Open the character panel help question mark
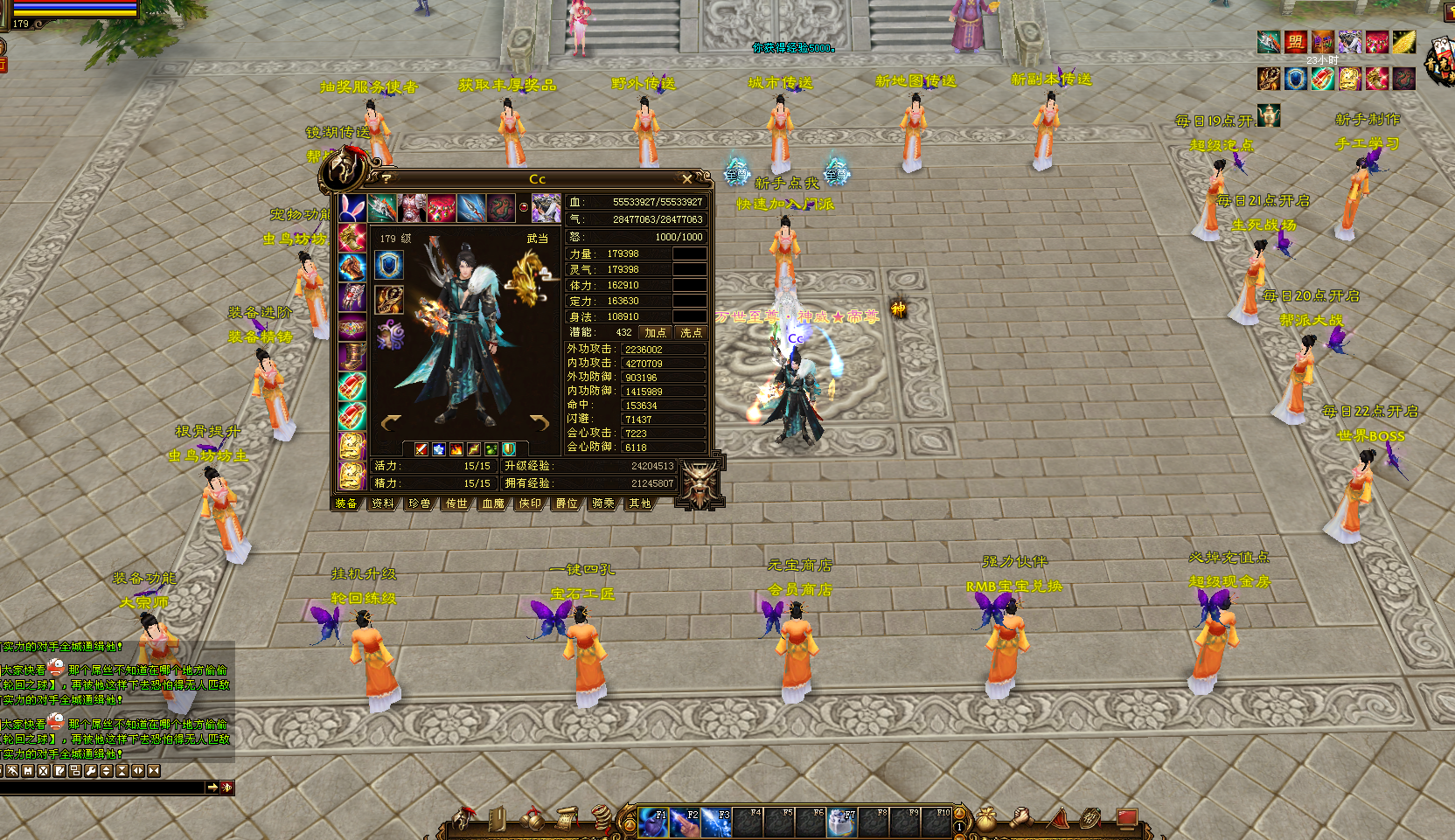1455x840 pixels. click(x=386, y=179)
